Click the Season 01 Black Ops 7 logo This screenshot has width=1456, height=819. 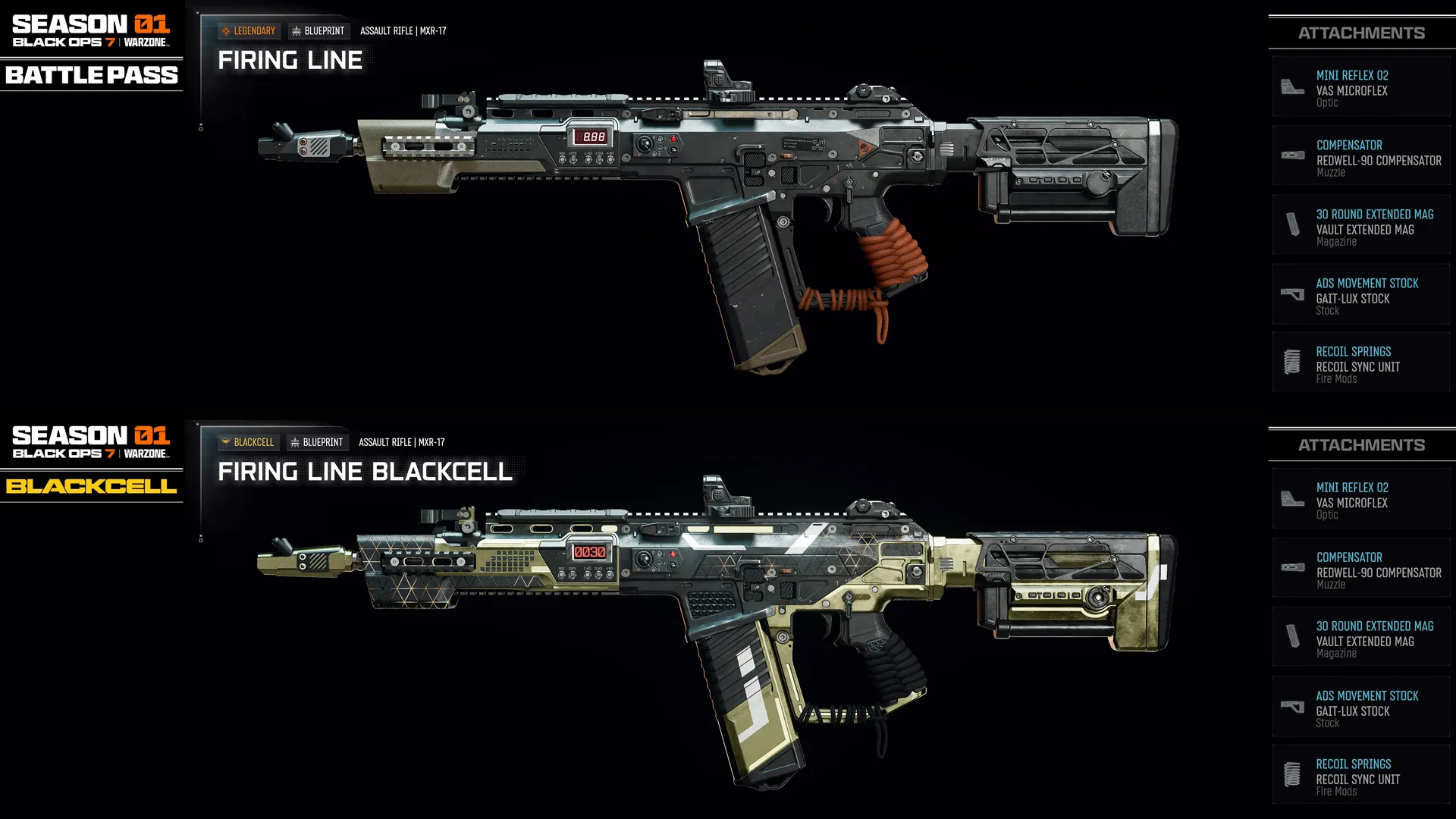91,30
